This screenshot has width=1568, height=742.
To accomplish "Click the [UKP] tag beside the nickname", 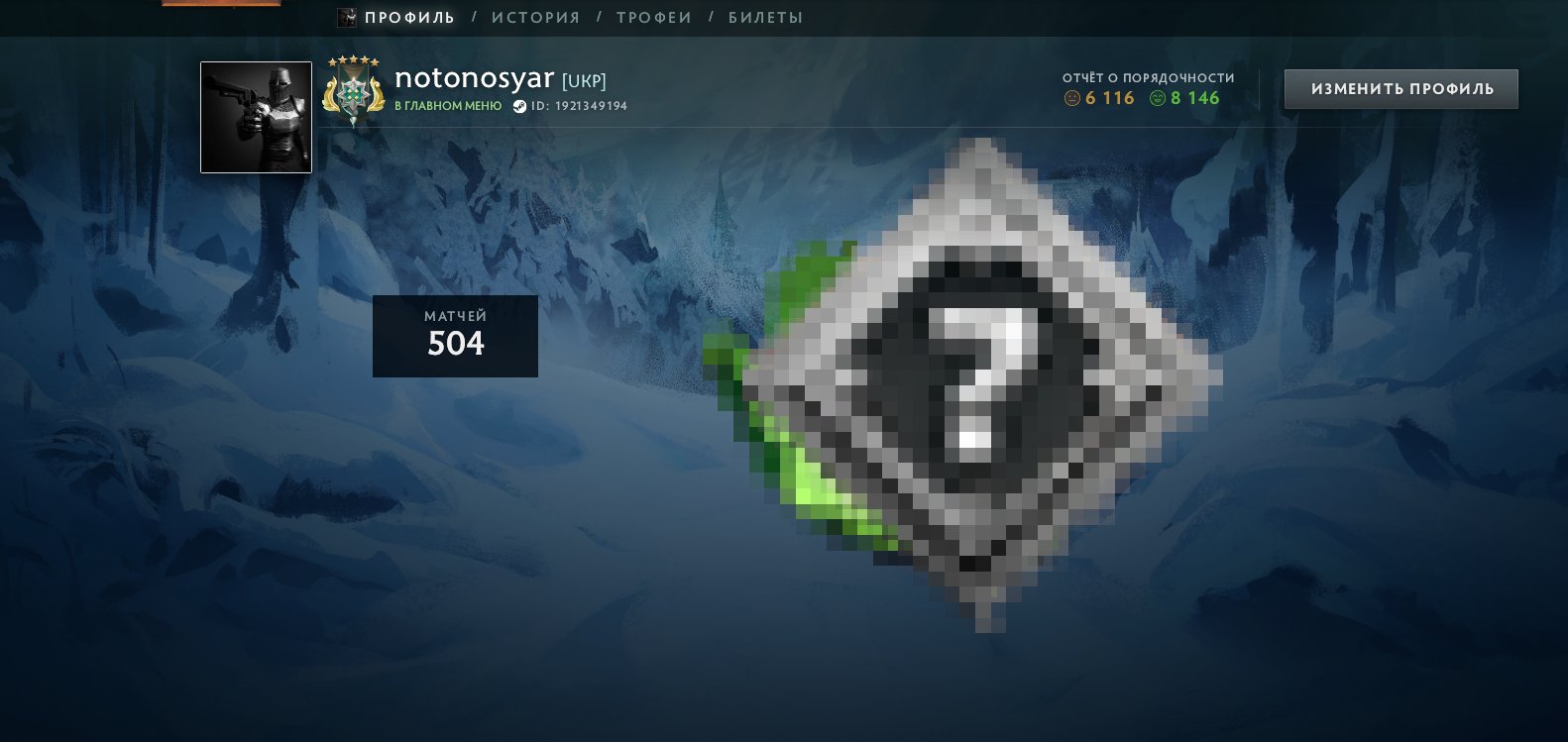I will tap(584, 81).
